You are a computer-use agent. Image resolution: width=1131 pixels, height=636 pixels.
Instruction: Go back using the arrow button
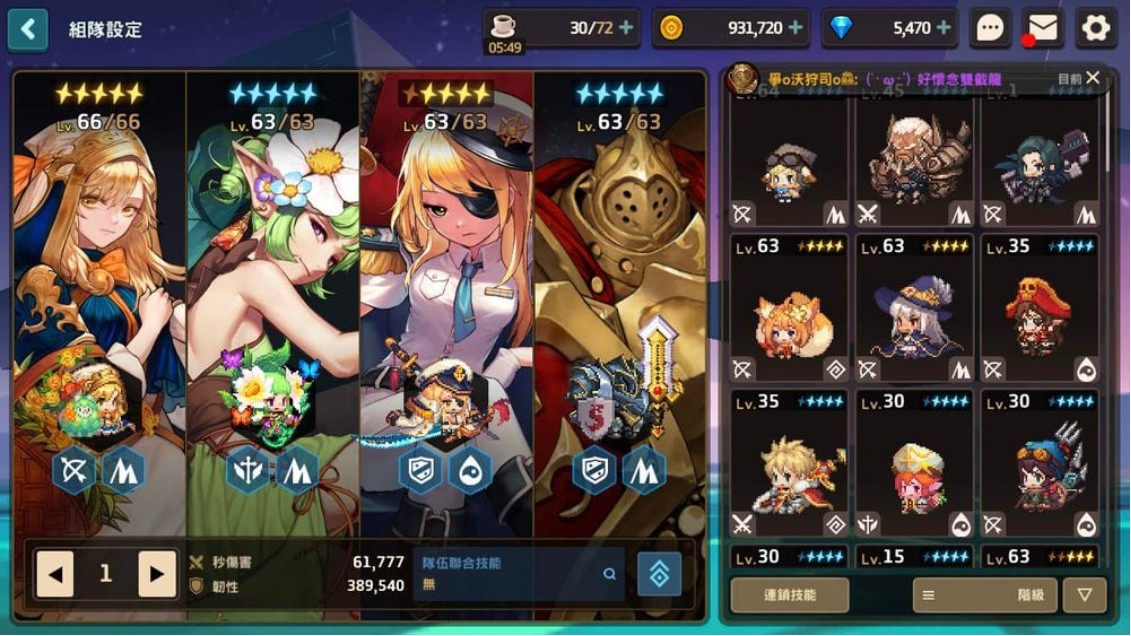coord(28,30)
